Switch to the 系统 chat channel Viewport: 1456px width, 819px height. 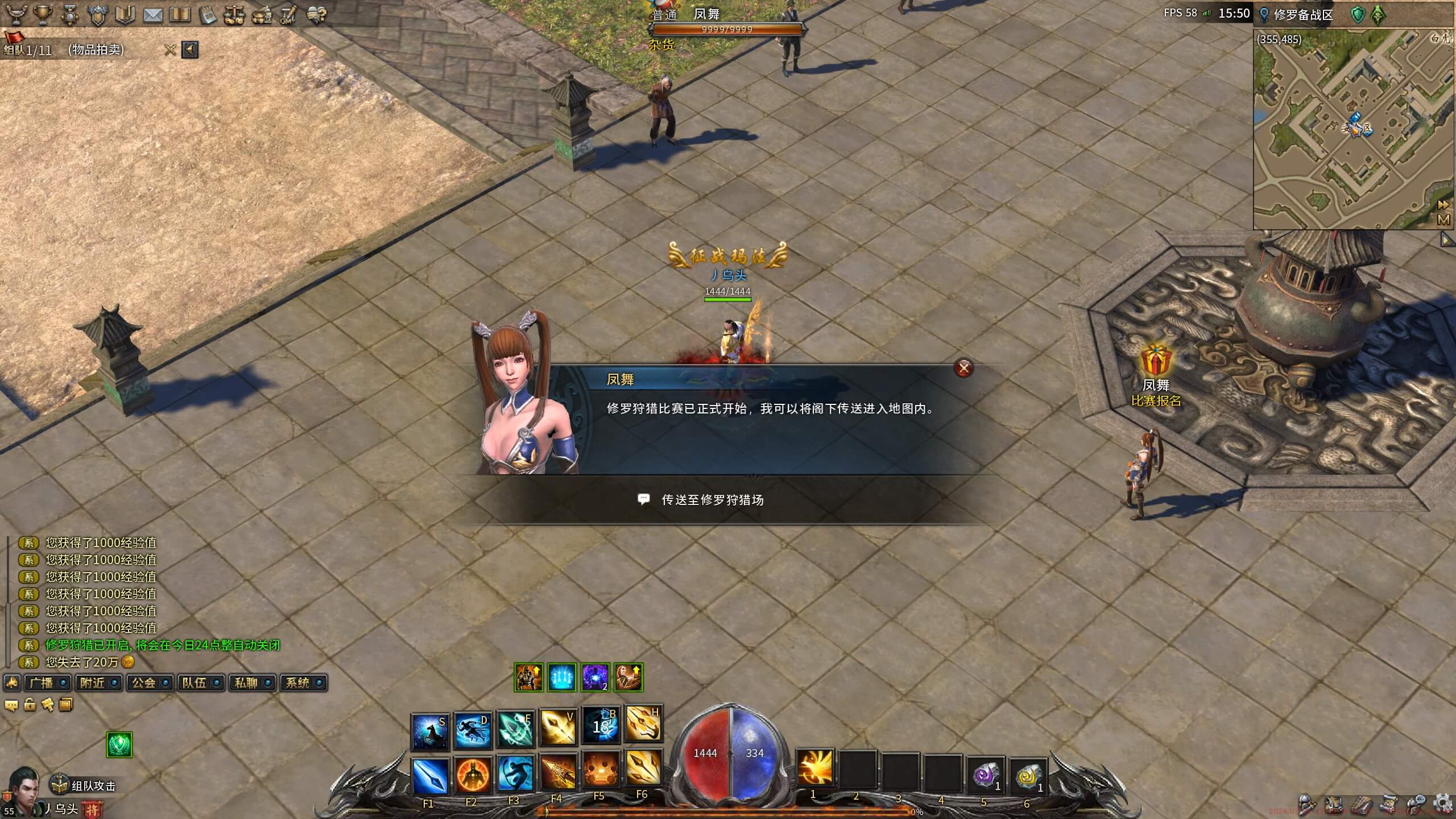tap(297, 682)
